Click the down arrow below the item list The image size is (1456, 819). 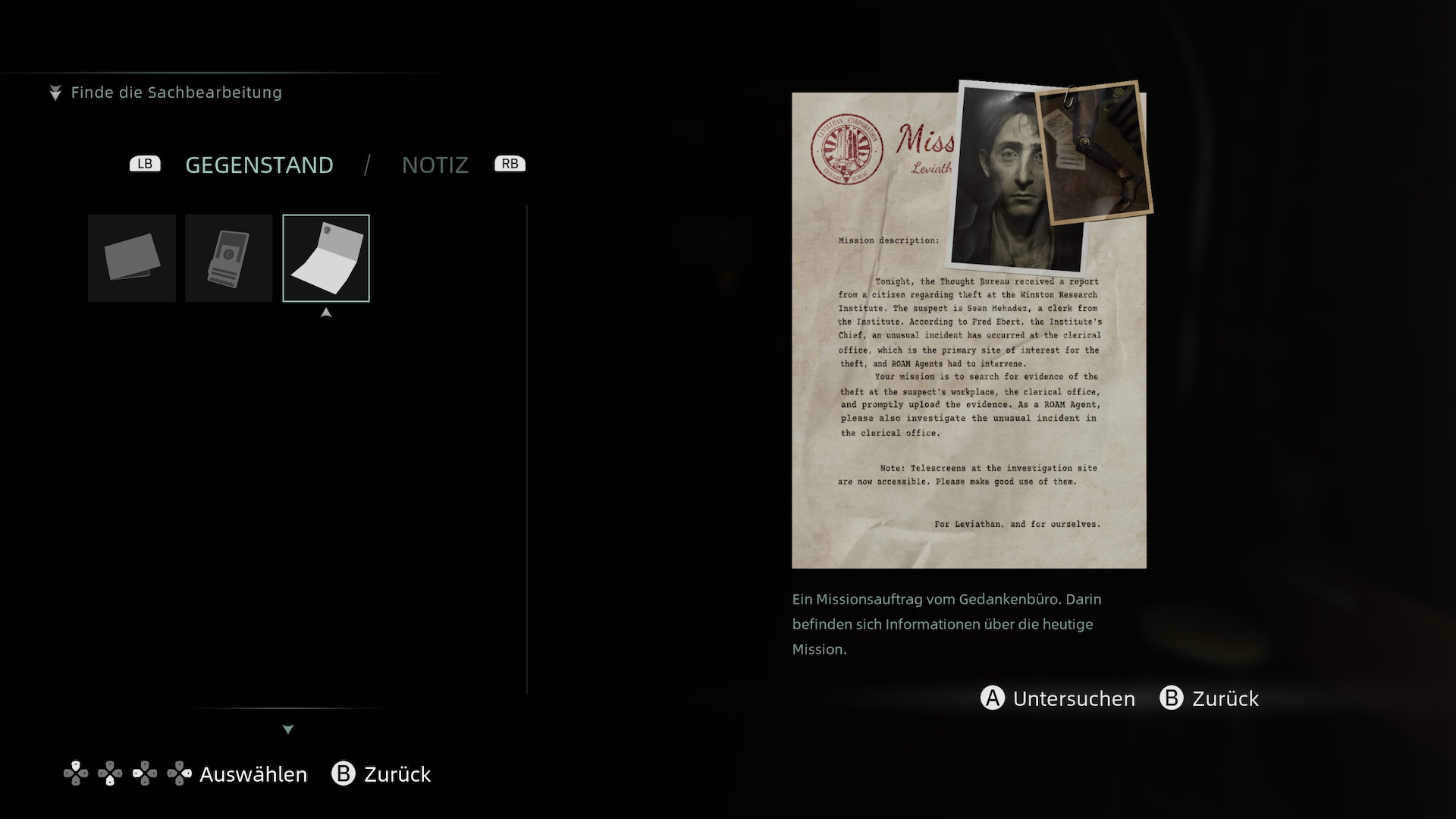point(288,730)
